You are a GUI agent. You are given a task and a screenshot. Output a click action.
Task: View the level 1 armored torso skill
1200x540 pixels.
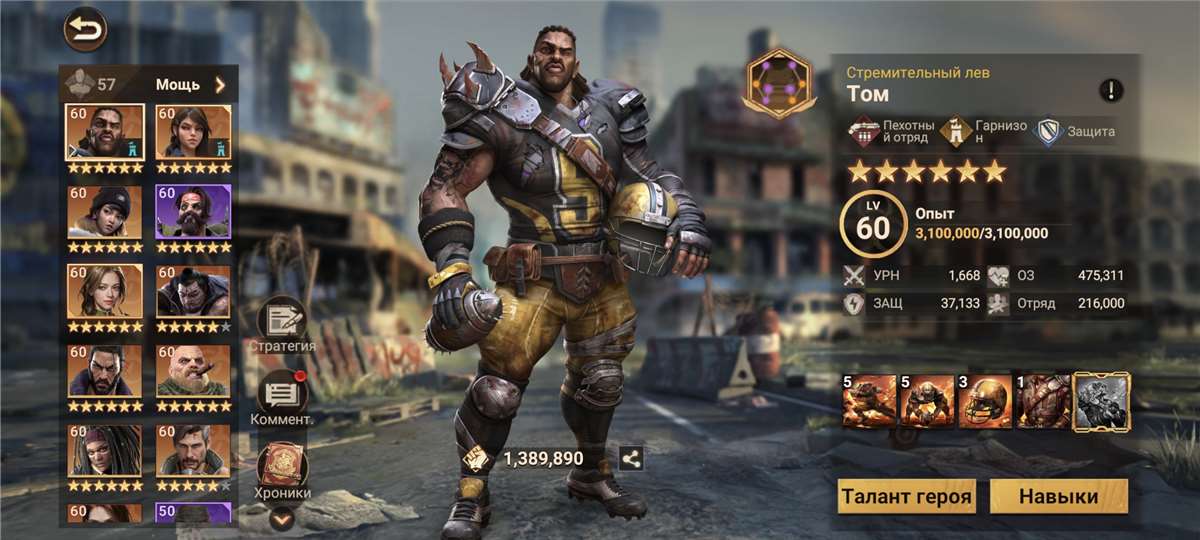1043,401
